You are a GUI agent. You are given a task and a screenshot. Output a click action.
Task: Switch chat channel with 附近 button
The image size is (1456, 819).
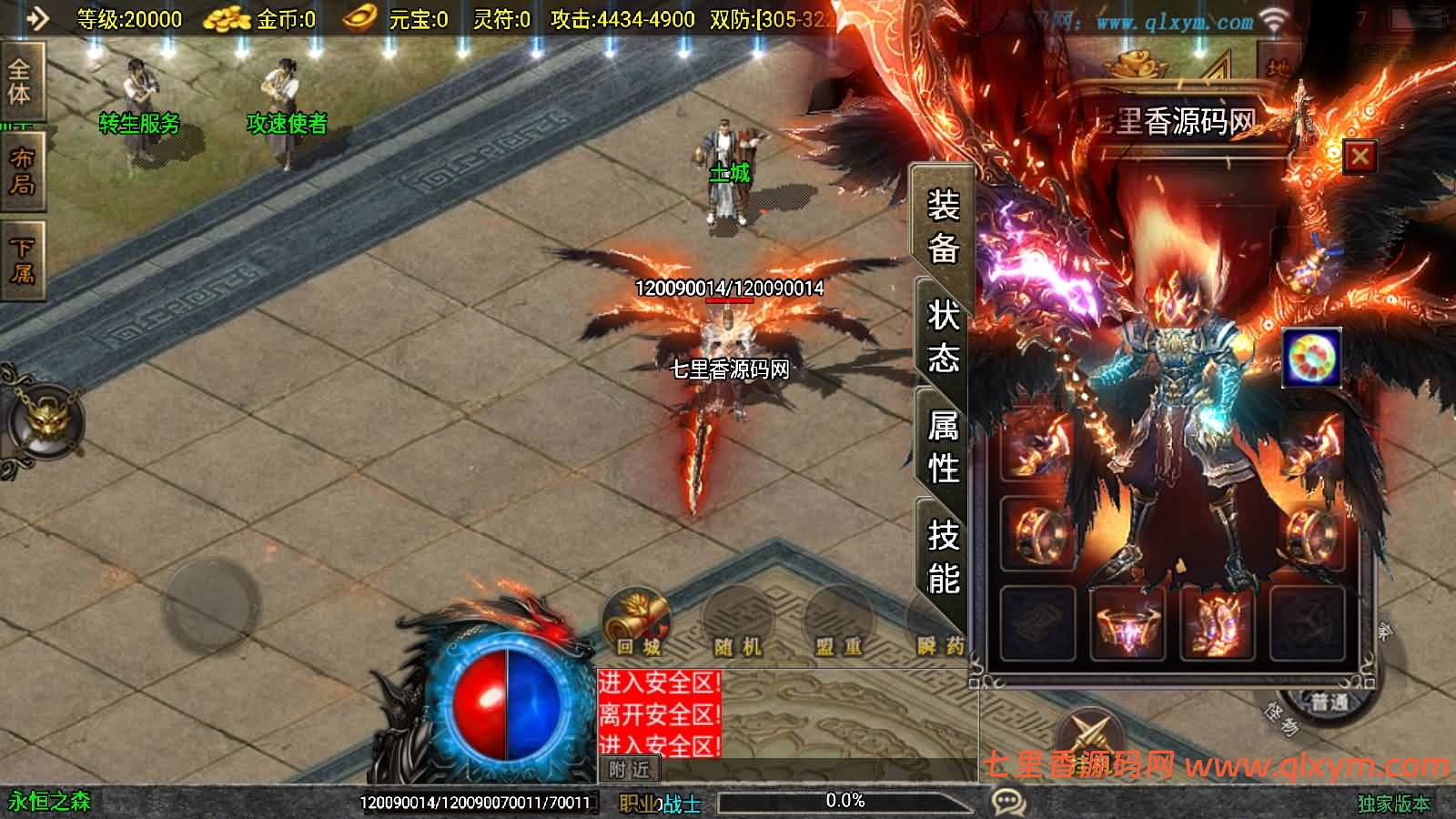[x=630, y=770]
